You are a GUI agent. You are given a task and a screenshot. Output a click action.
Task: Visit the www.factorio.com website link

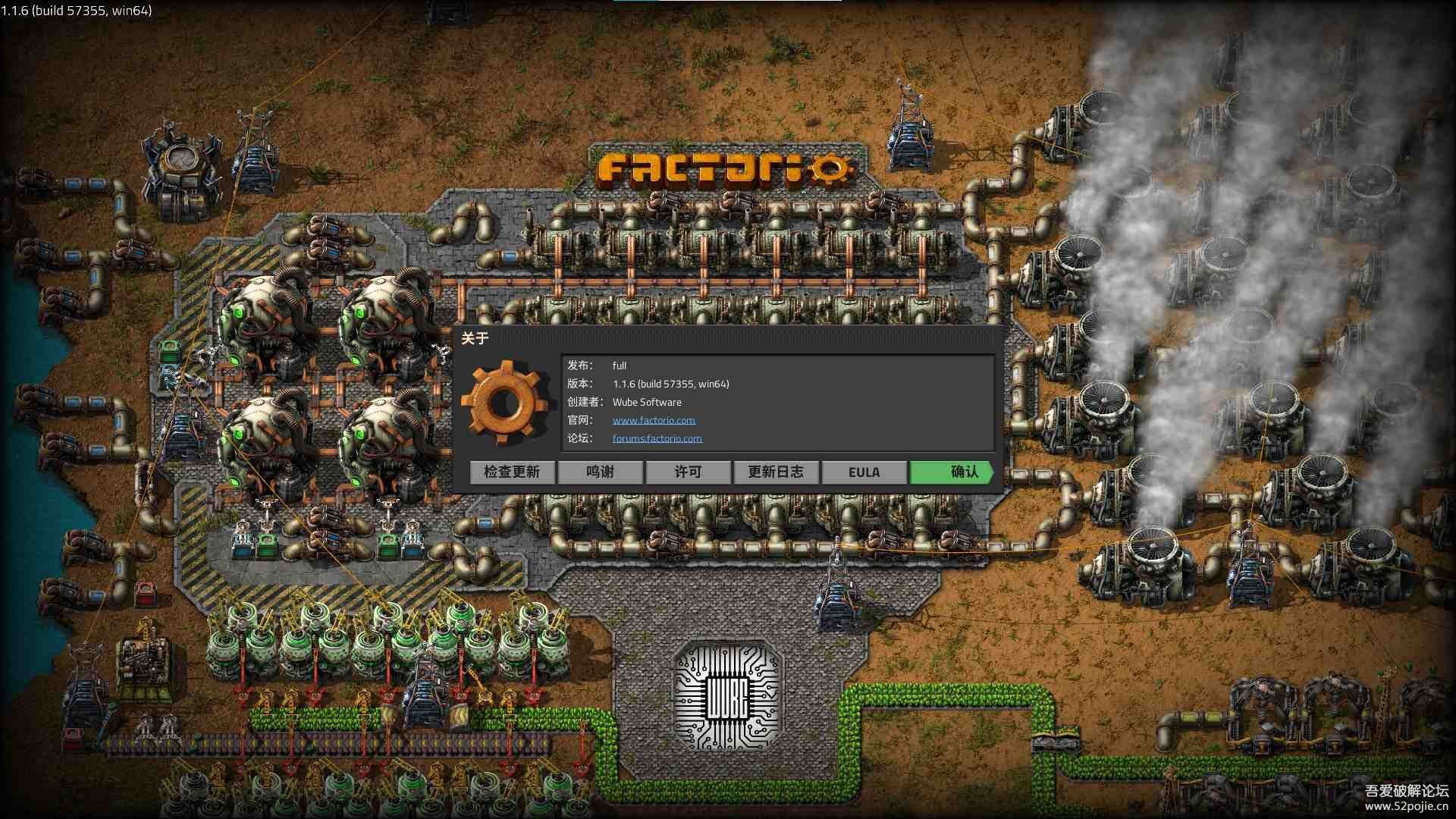[654, 420]
